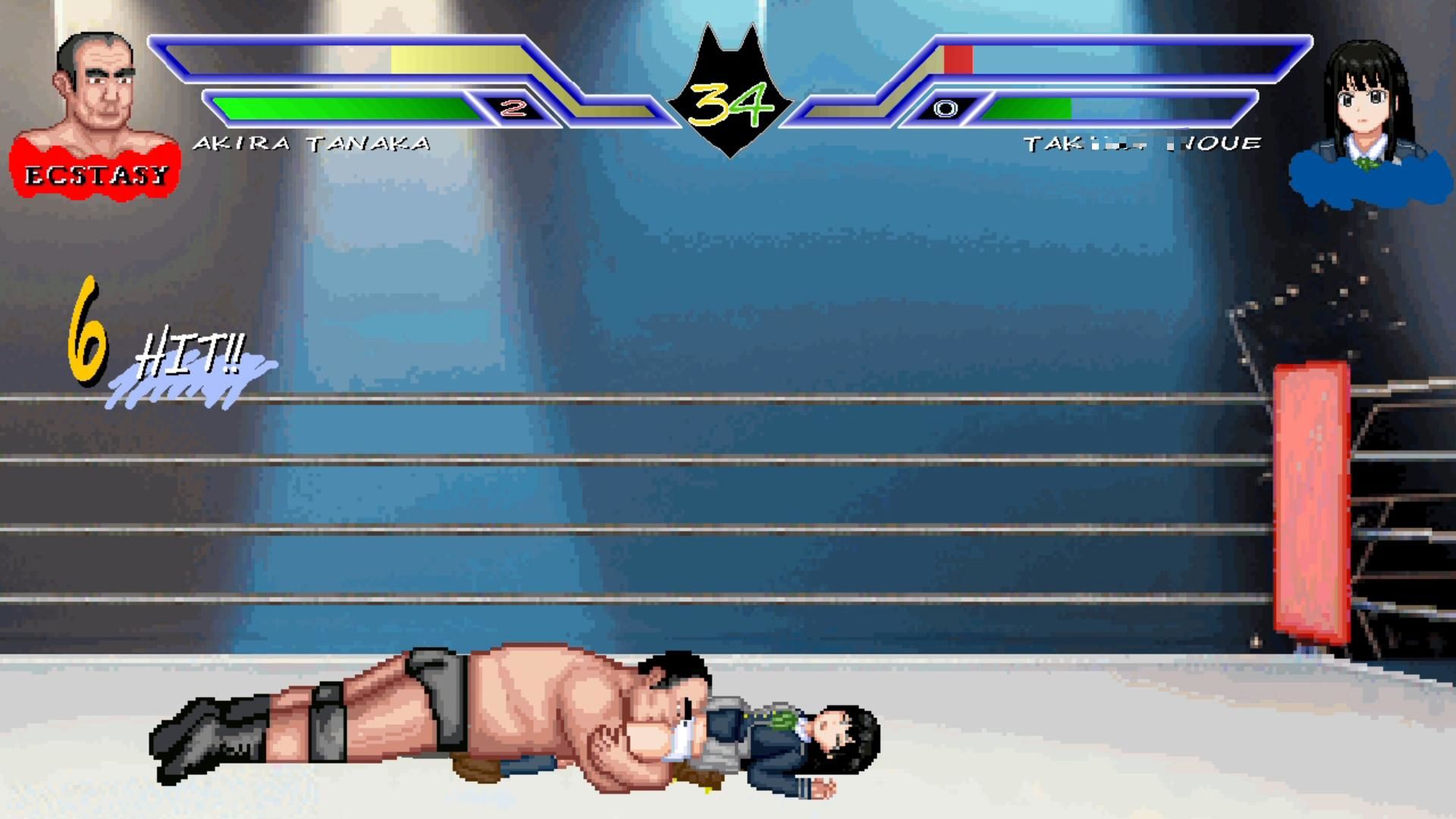Click the red ECSTASY badge
Screen dimensions: 1456x819
click(x=95, y=174)
